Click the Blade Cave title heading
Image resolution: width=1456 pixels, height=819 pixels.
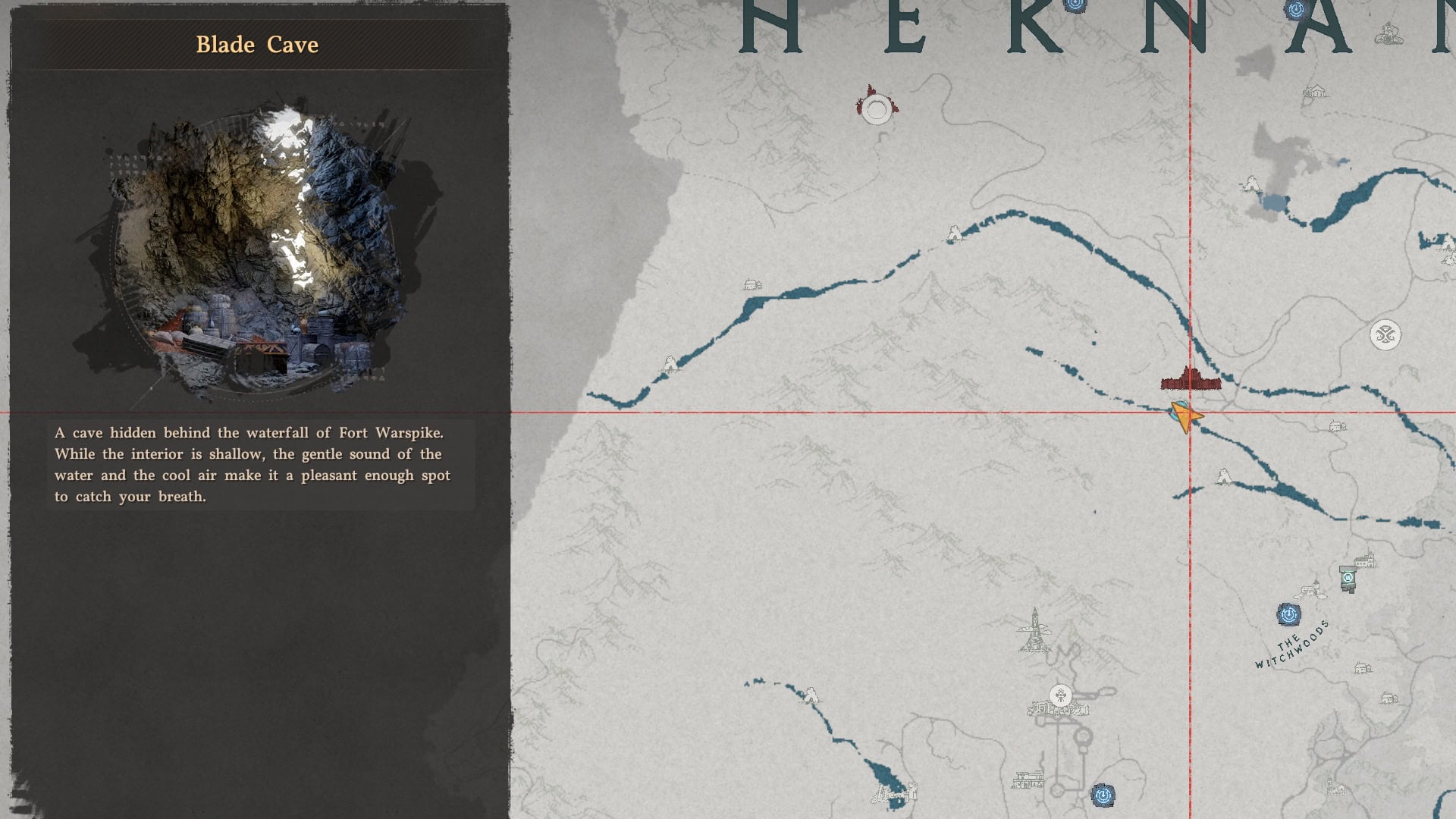pyautogui.click(x=256, y=45)
